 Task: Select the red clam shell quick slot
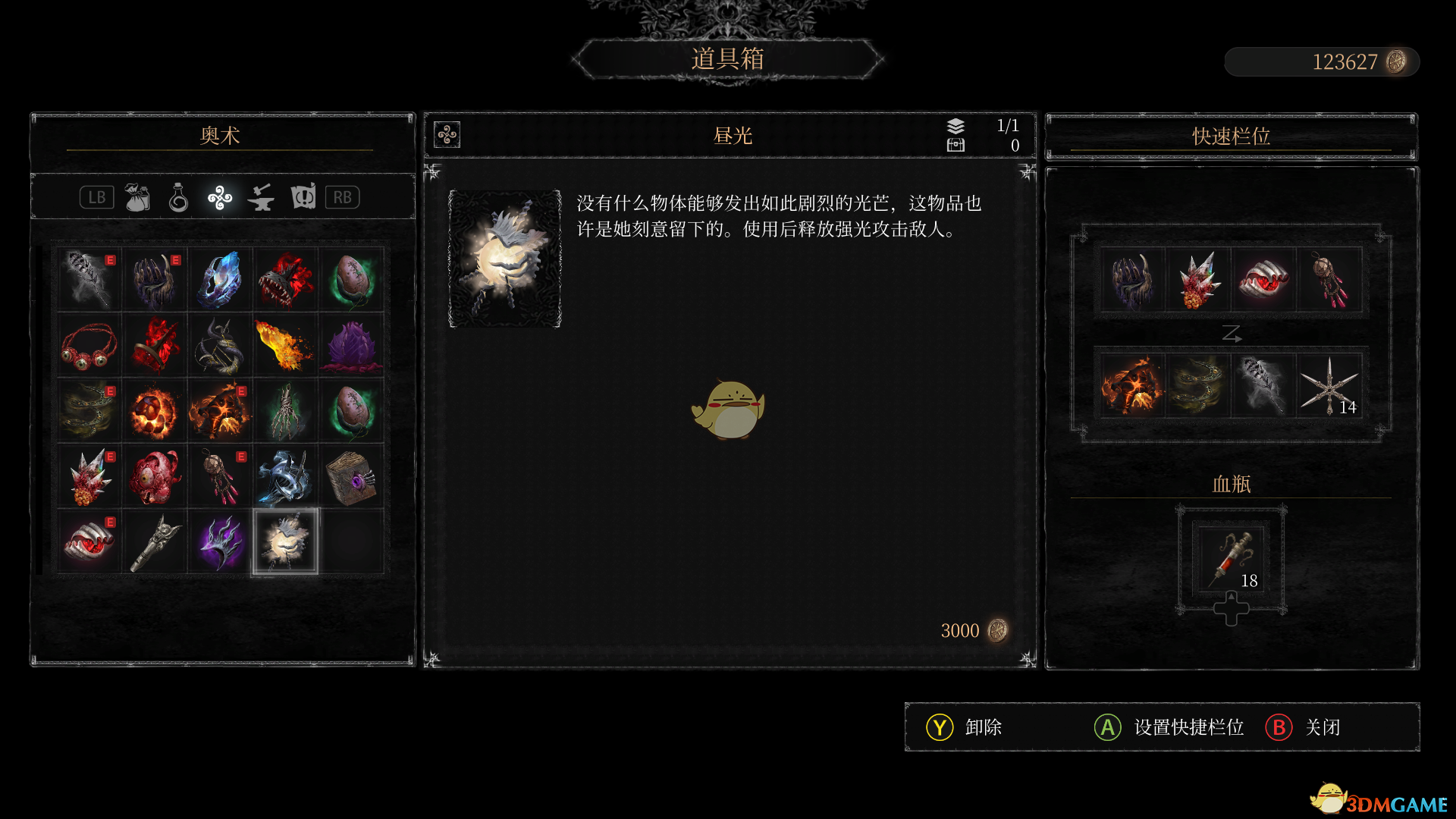pos(1263,280)
